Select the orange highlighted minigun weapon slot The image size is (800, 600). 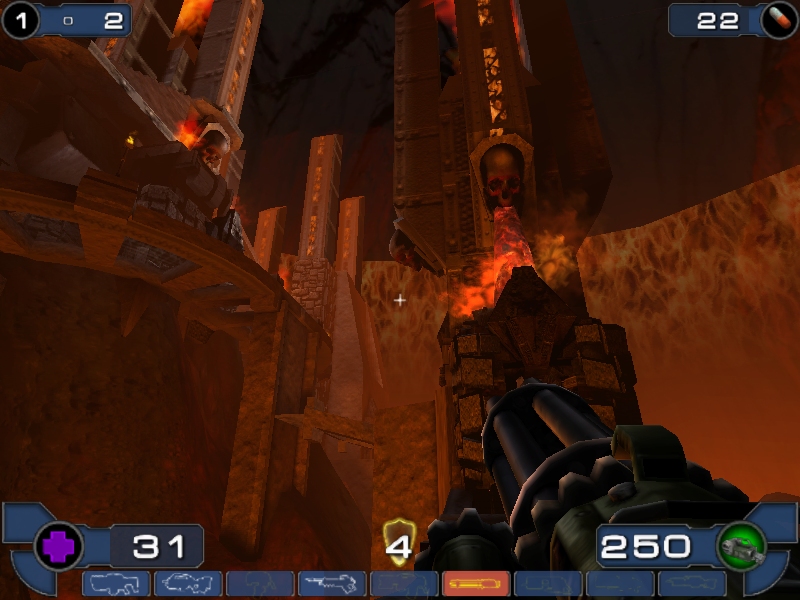476,583
